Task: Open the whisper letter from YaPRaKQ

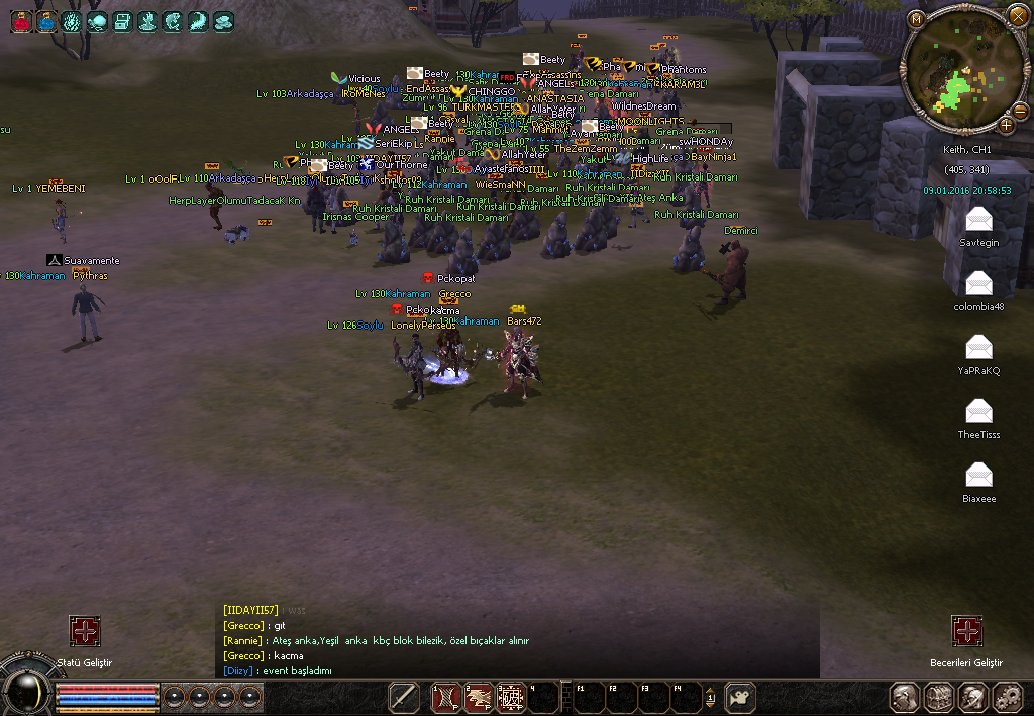Action: pyautogui.click(x=979, y=347)
